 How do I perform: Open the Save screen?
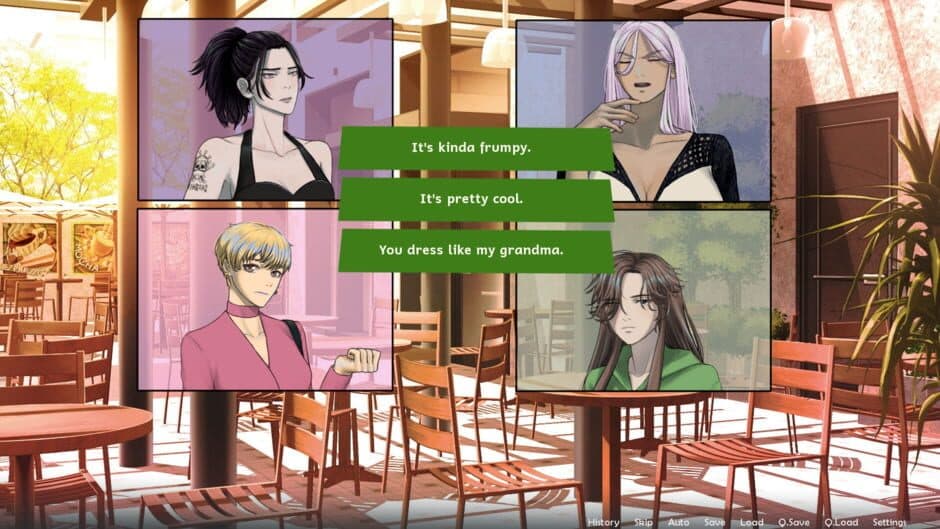(714, 522)
